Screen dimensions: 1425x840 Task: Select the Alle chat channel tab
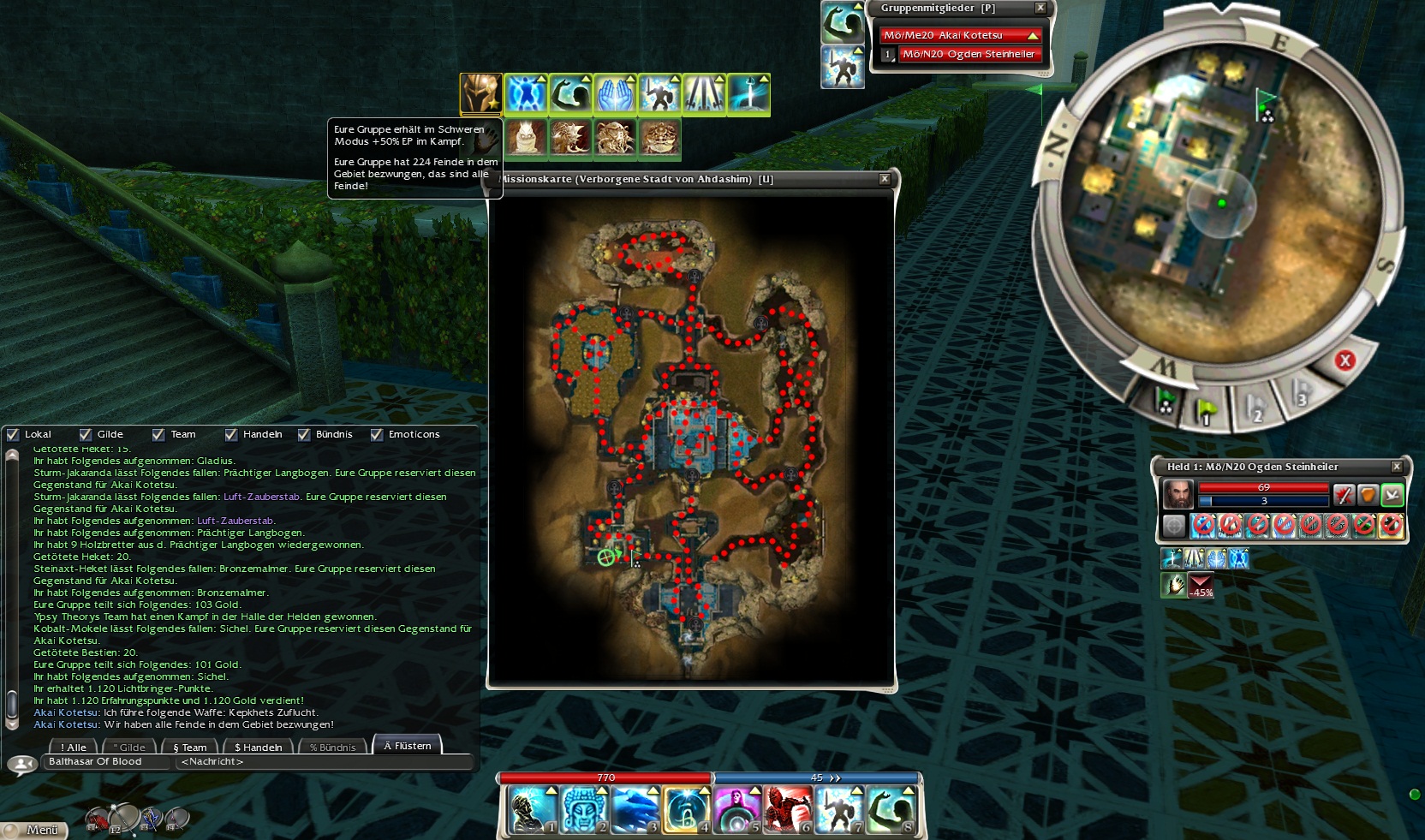tap(74, 748)
